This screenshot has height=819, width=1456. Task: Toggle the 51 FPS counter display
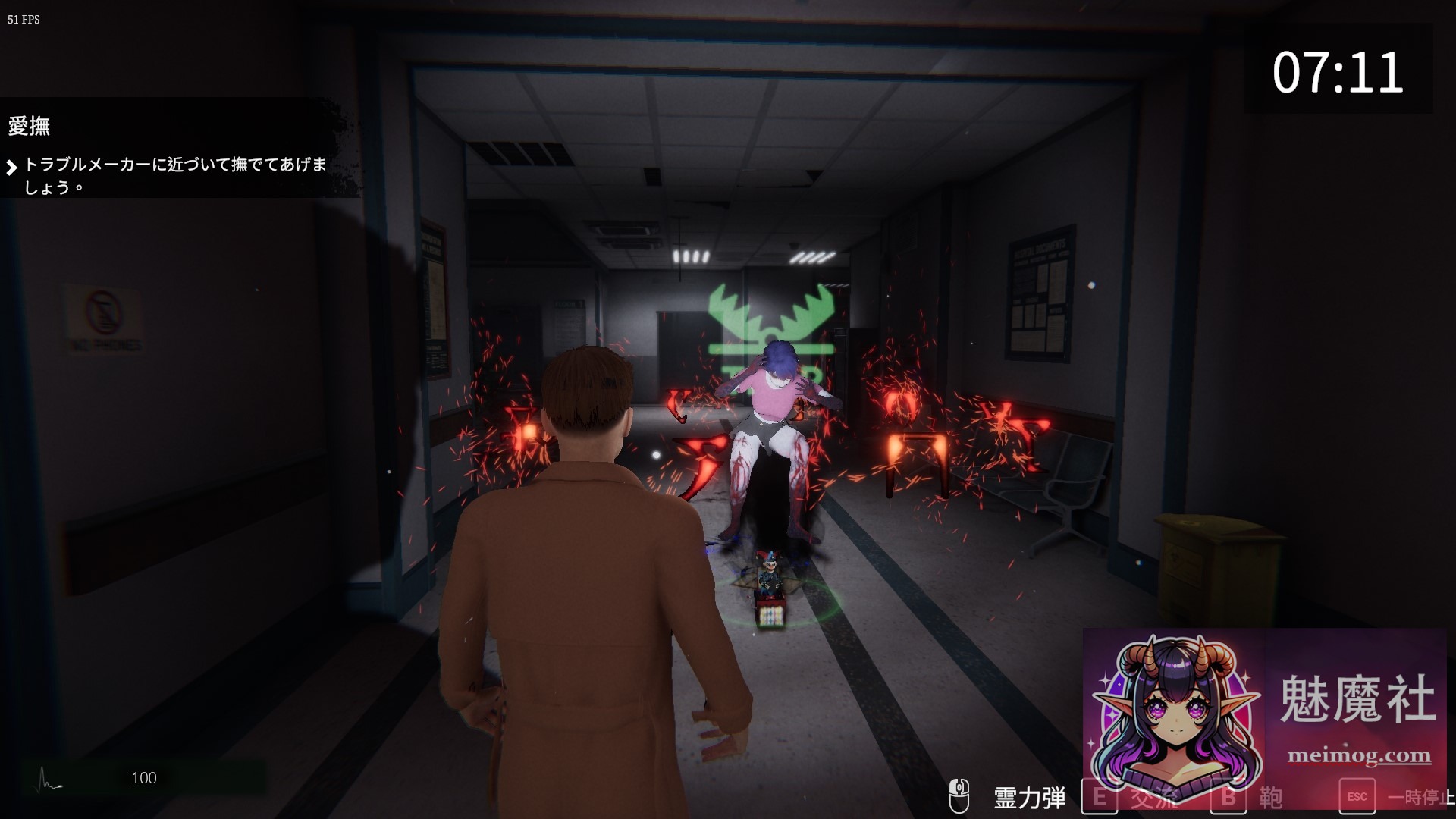[22, 20]
